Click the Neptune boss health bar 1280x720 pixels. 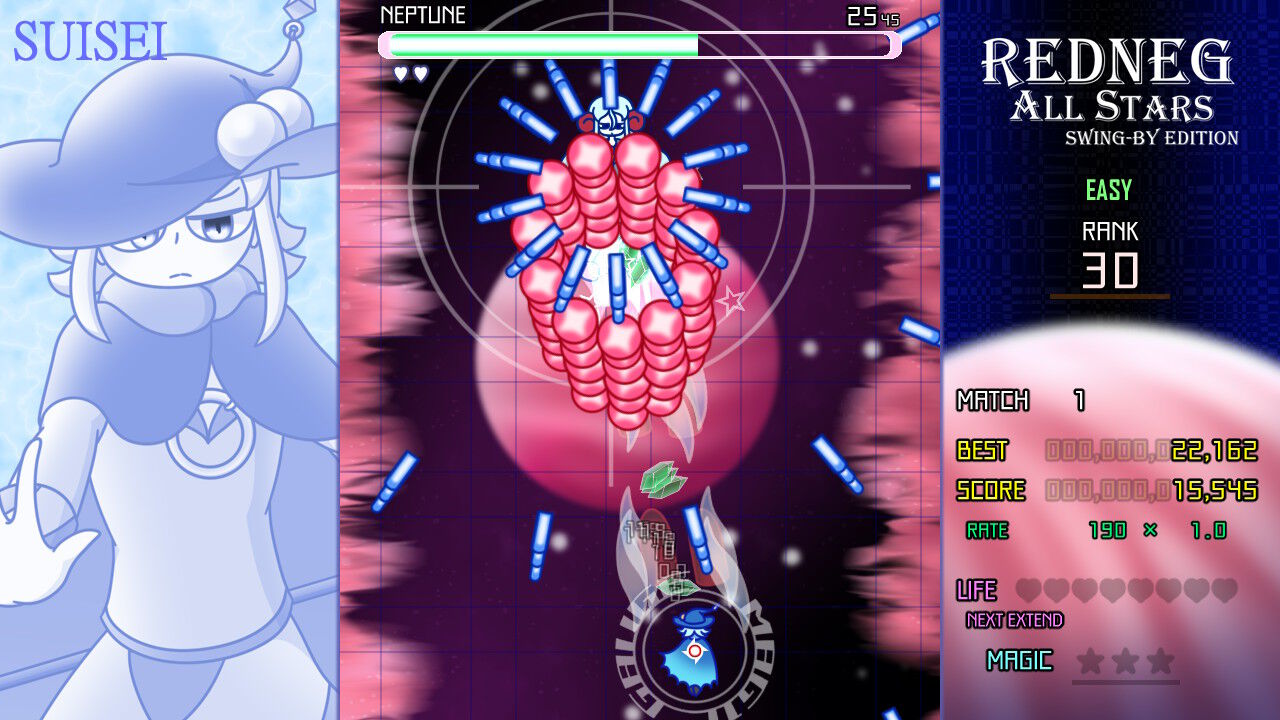coord(640,44)
